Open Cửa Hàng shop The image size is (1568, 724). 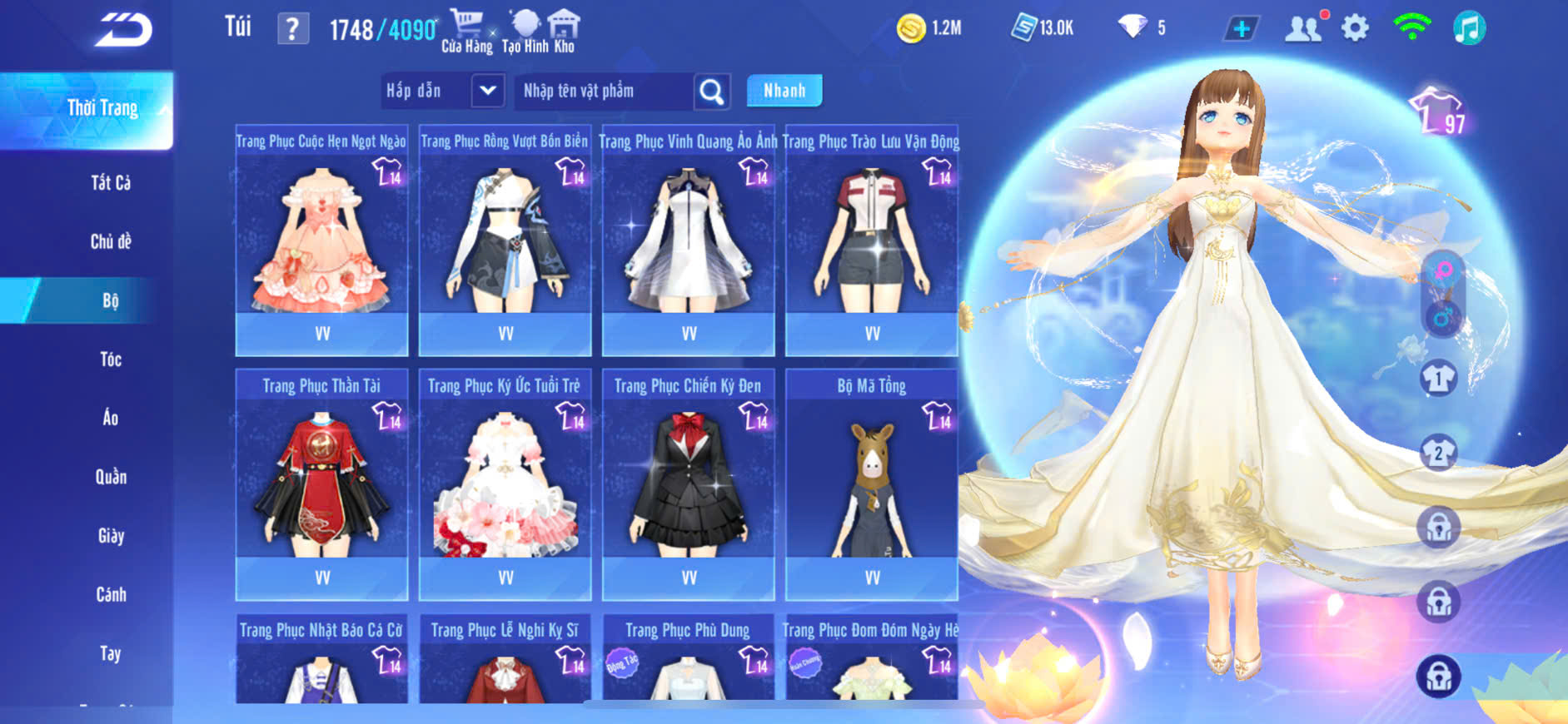pos(466,32)
